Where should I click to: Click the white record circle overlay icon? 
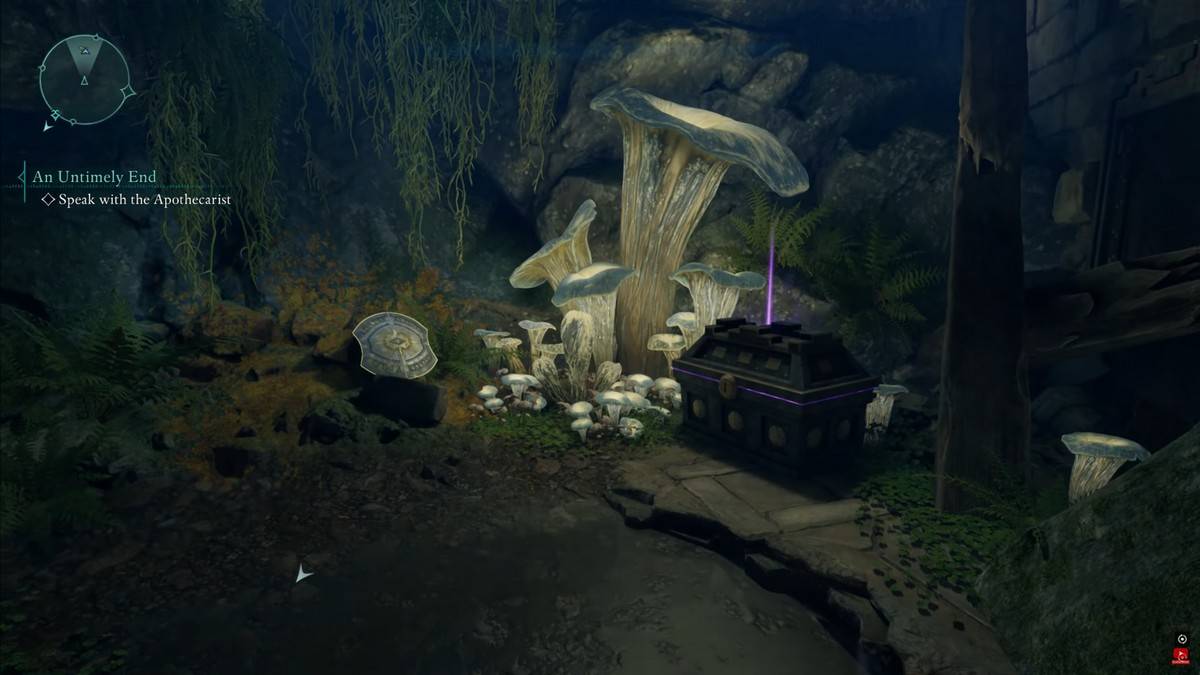1182,639
